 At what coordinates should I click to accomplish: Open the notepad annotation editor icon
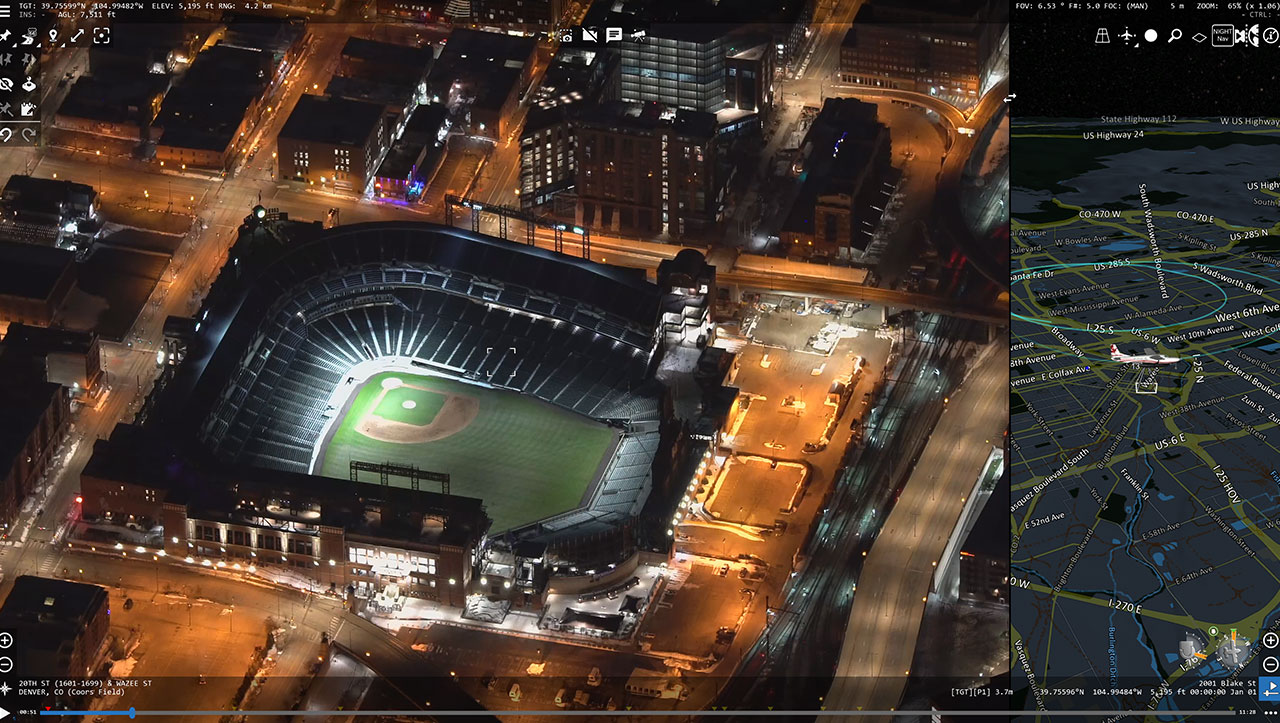coord(29,109)
